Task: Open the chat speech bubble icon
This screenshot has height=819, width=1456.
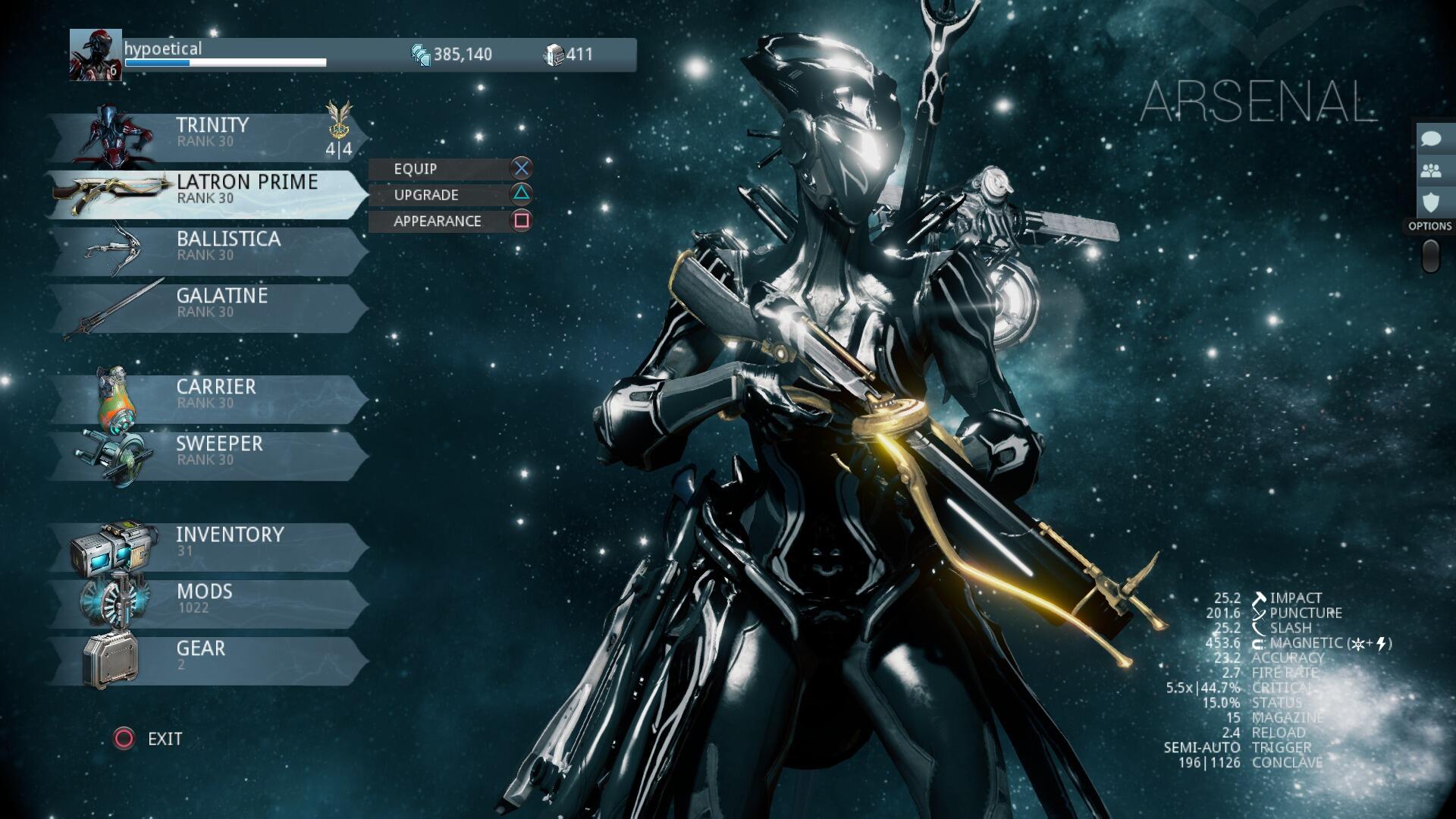Action: [x=1431, y=139]
